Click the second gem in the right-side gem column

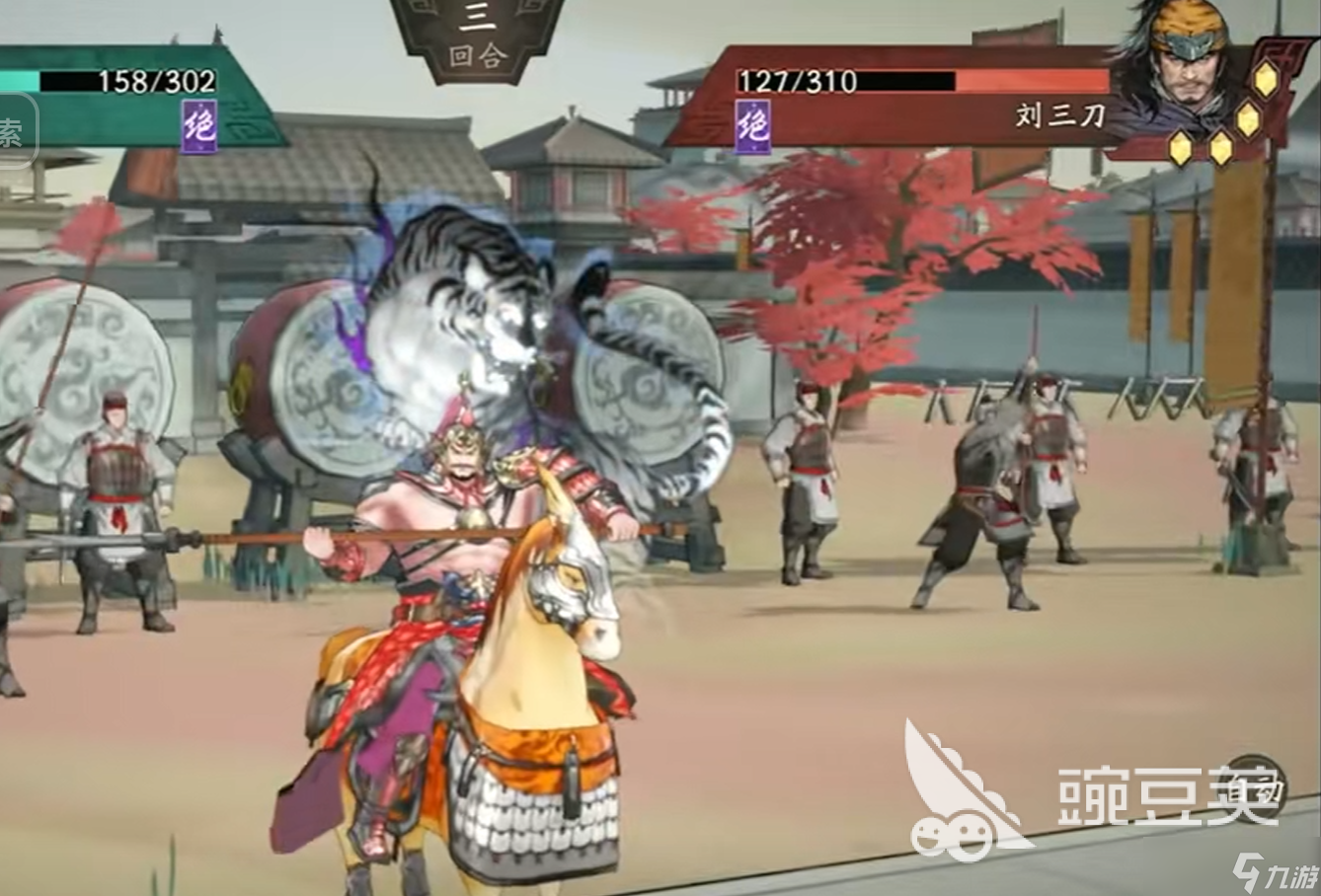click(x=1250, y=120)
